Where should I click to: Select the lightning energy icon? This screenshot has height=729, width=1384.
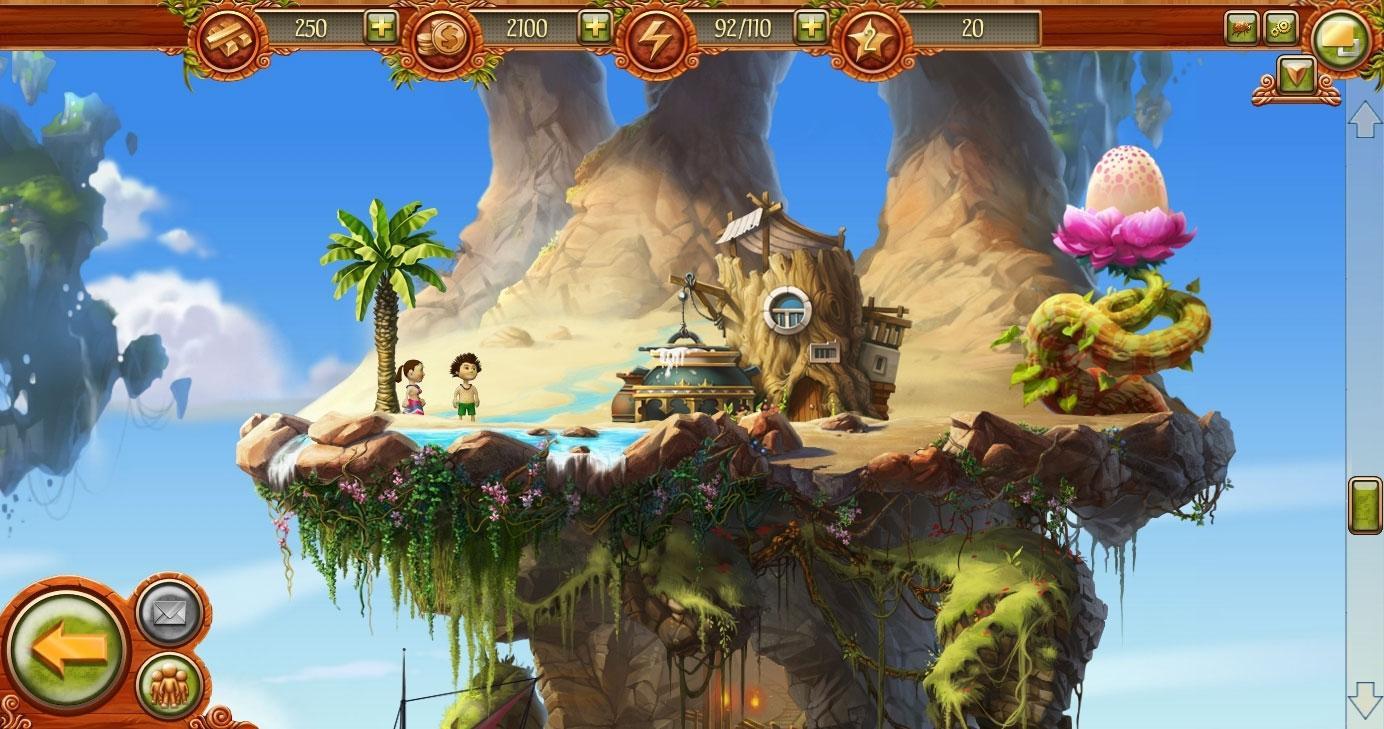661,29
